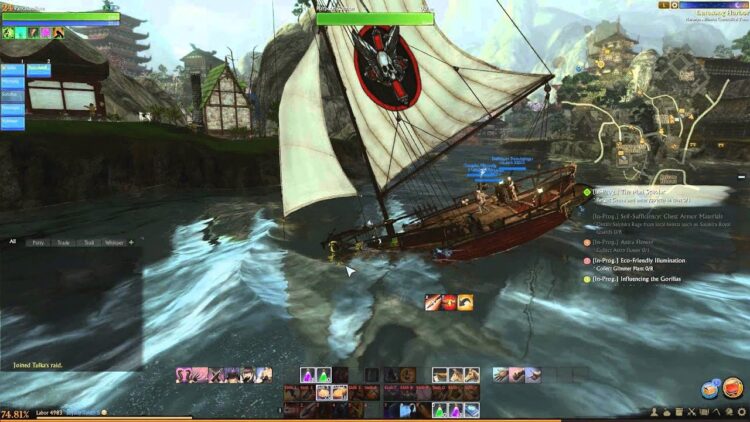
Task: Click the player portrait health frame
Action: click(x=62, y=17)
